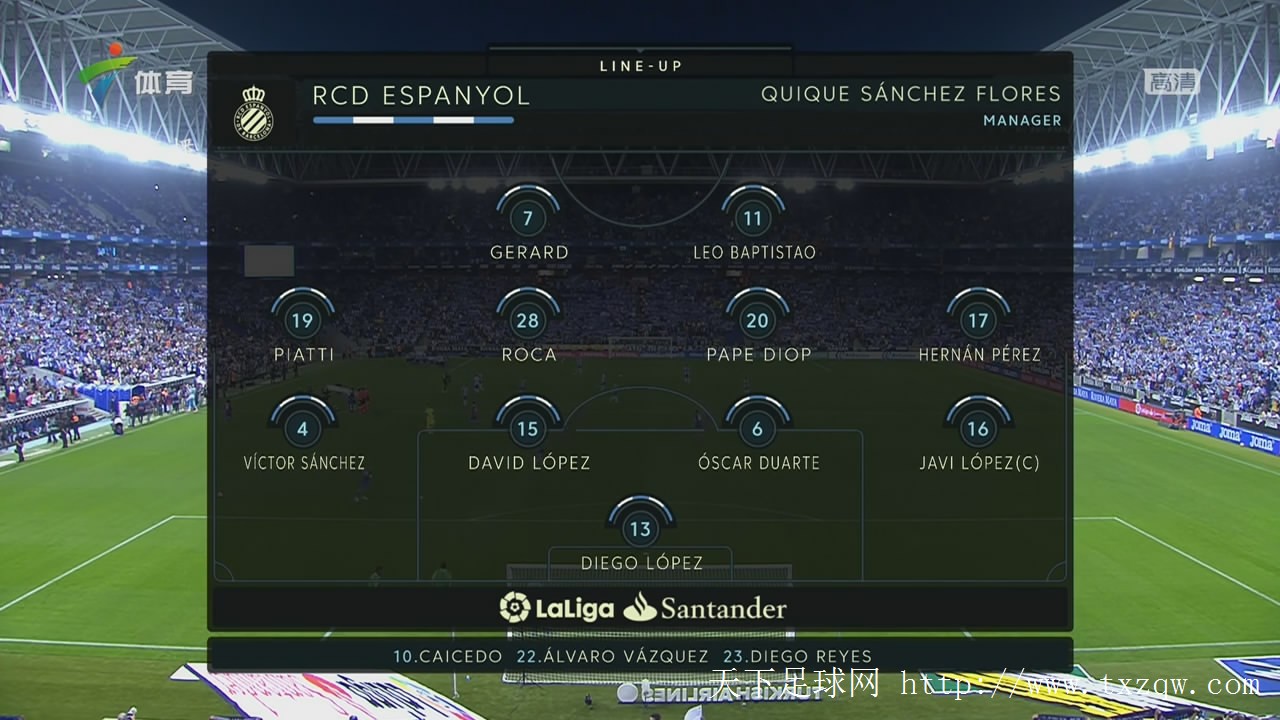
Task: Click Pape Diop's number 20 badge
Action: pyautogui.click(x=758, y=321)
